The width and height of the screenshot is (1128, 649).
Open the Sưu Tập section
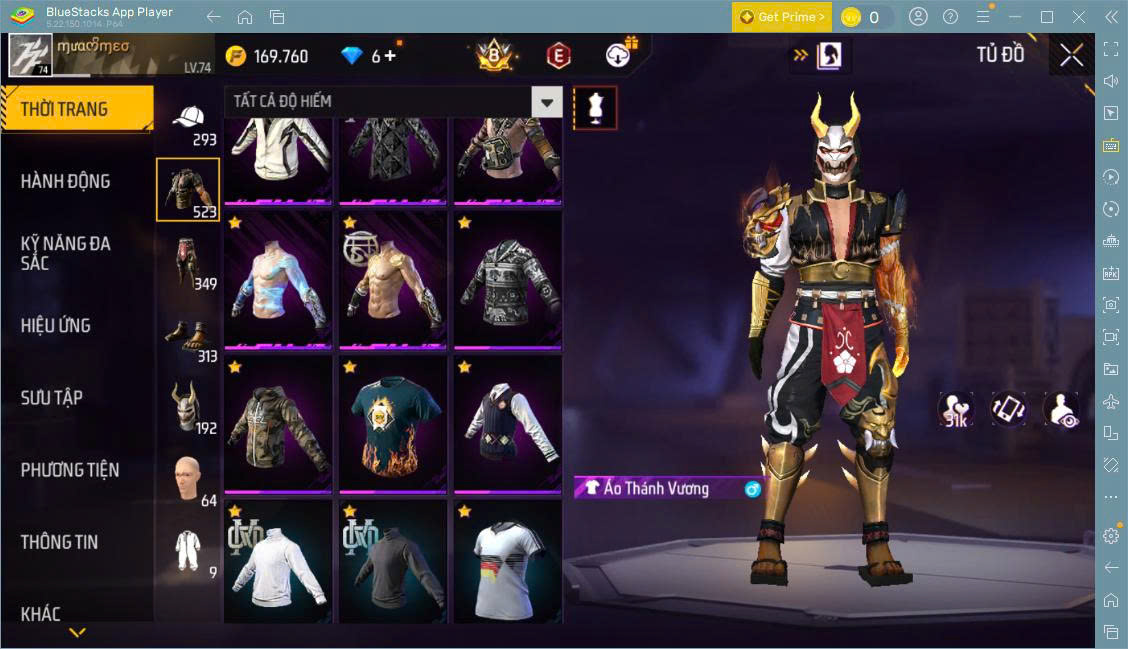(52, 397)
